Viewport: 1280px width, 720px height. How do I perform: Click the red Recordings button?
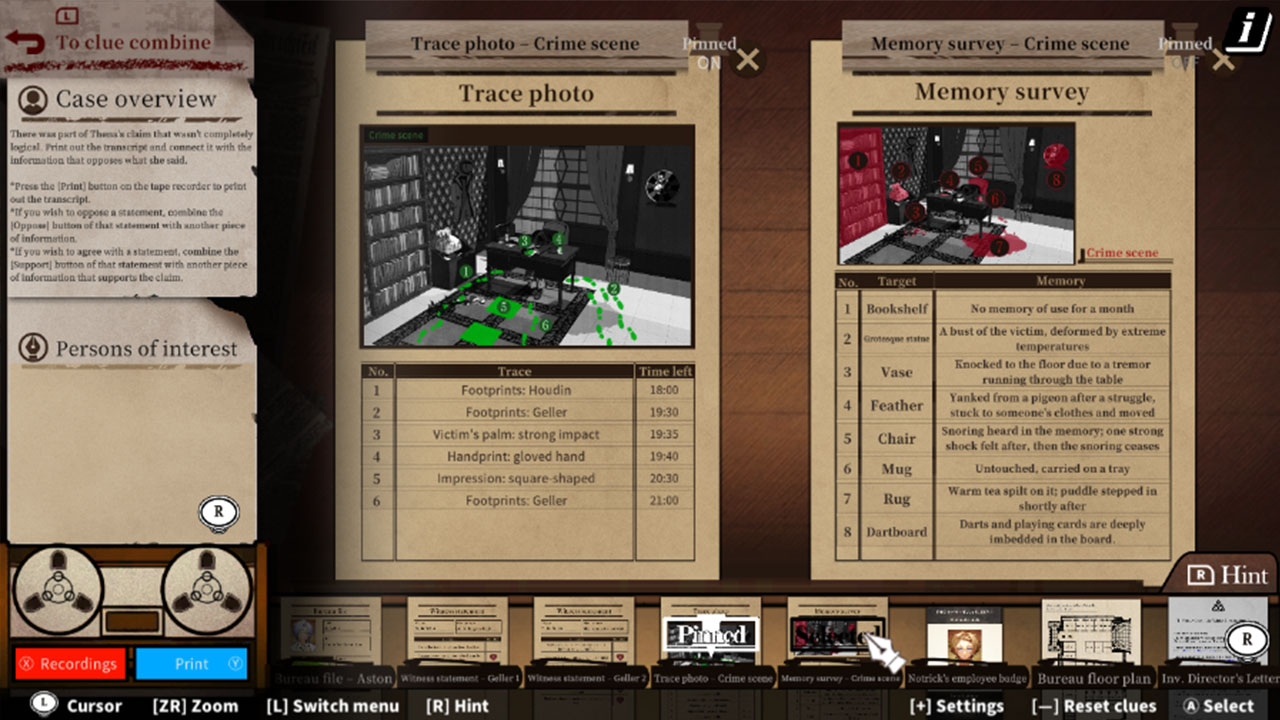point(69,663)
